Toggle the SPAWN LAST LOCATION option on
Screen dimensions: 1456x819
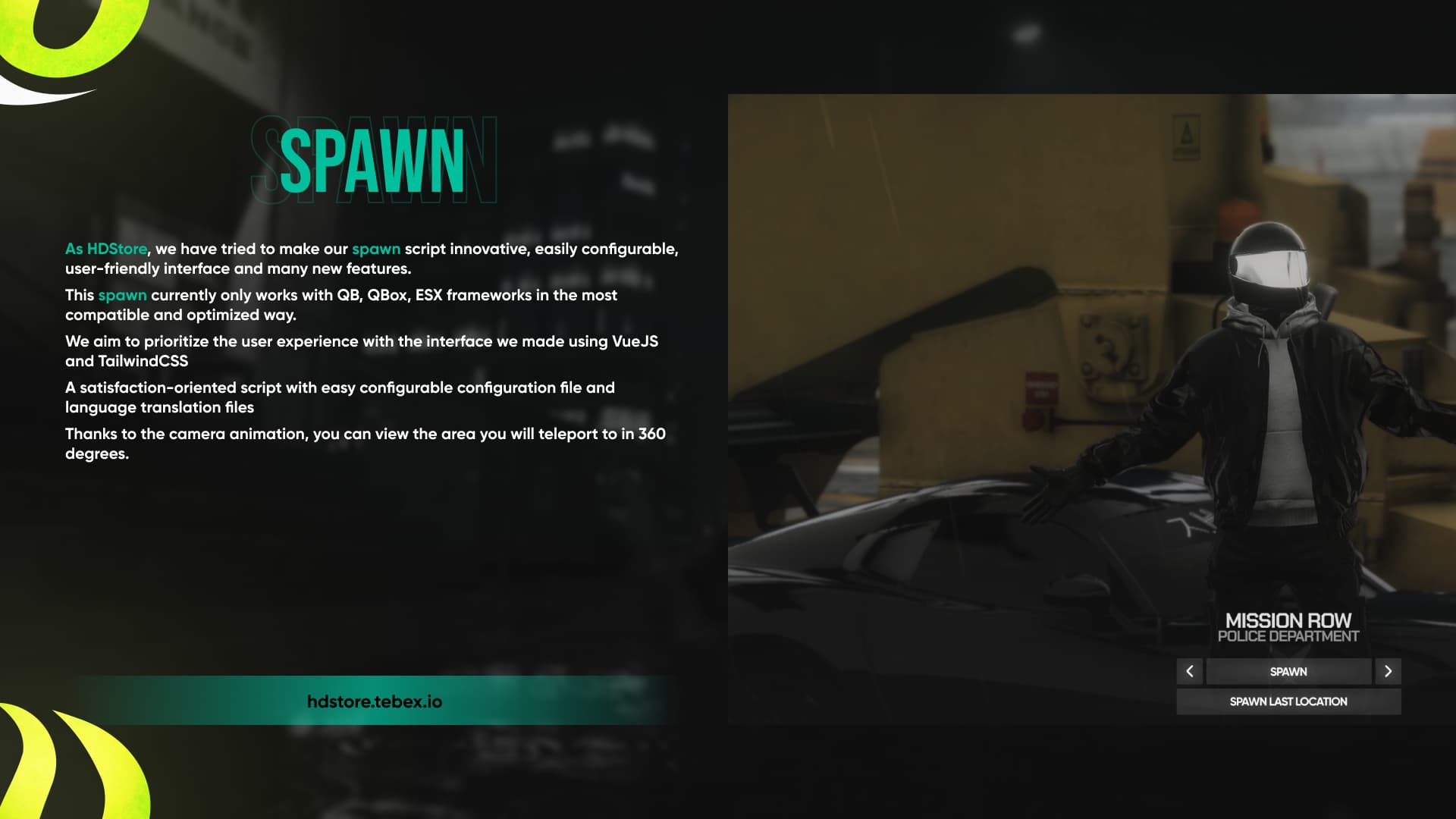click(1288, 701)
